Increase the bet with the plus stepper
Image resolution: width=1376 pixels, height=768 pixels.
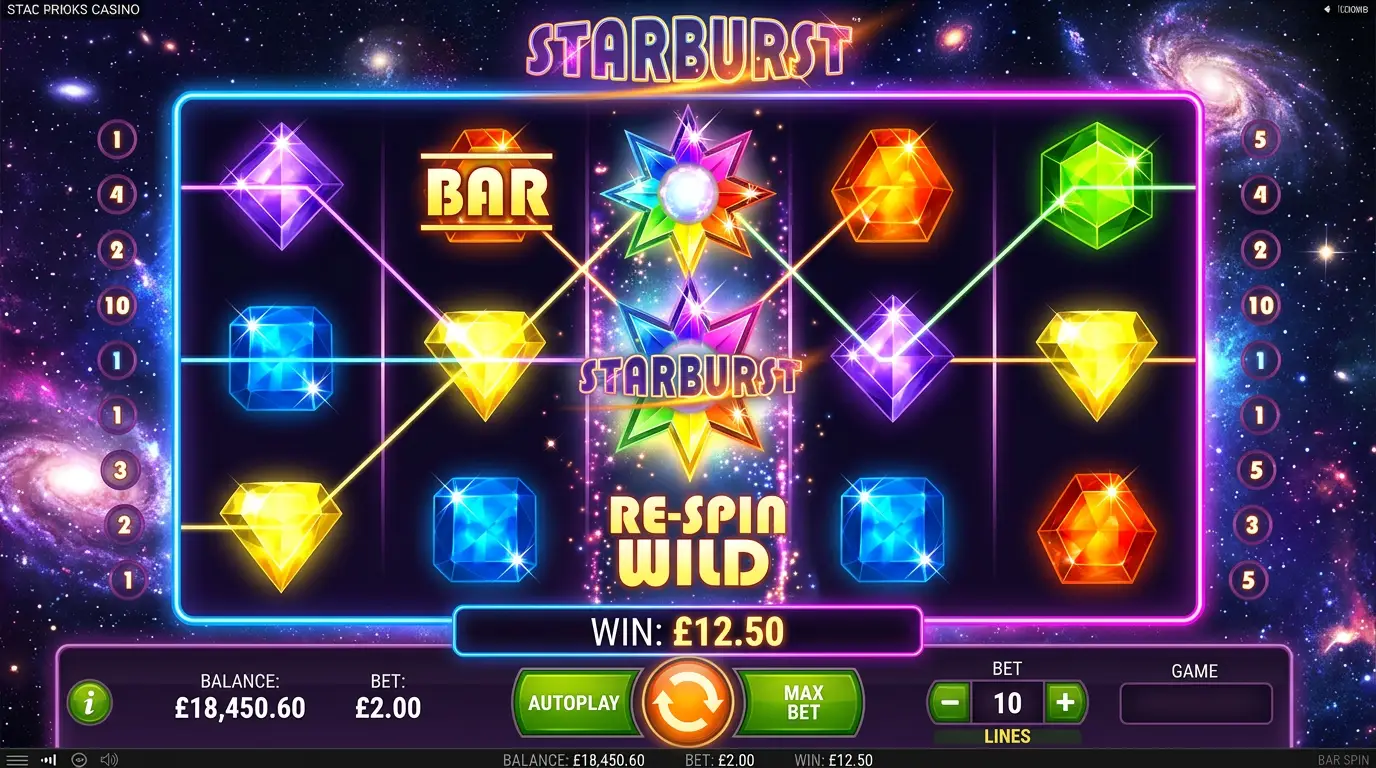pyautogui.click(x=1065, y=703)
